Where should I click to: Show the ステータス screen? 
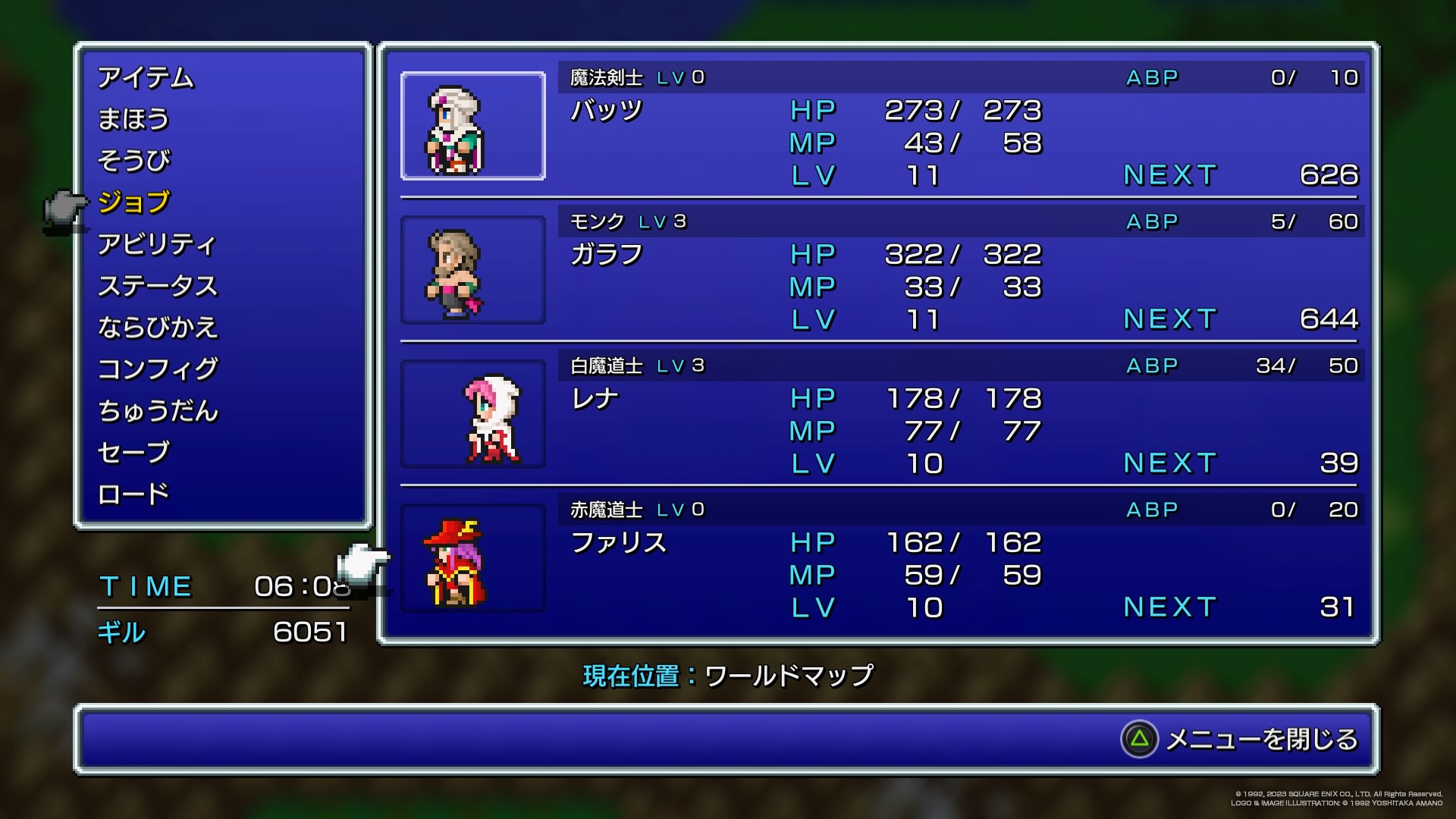click(158, 286)
